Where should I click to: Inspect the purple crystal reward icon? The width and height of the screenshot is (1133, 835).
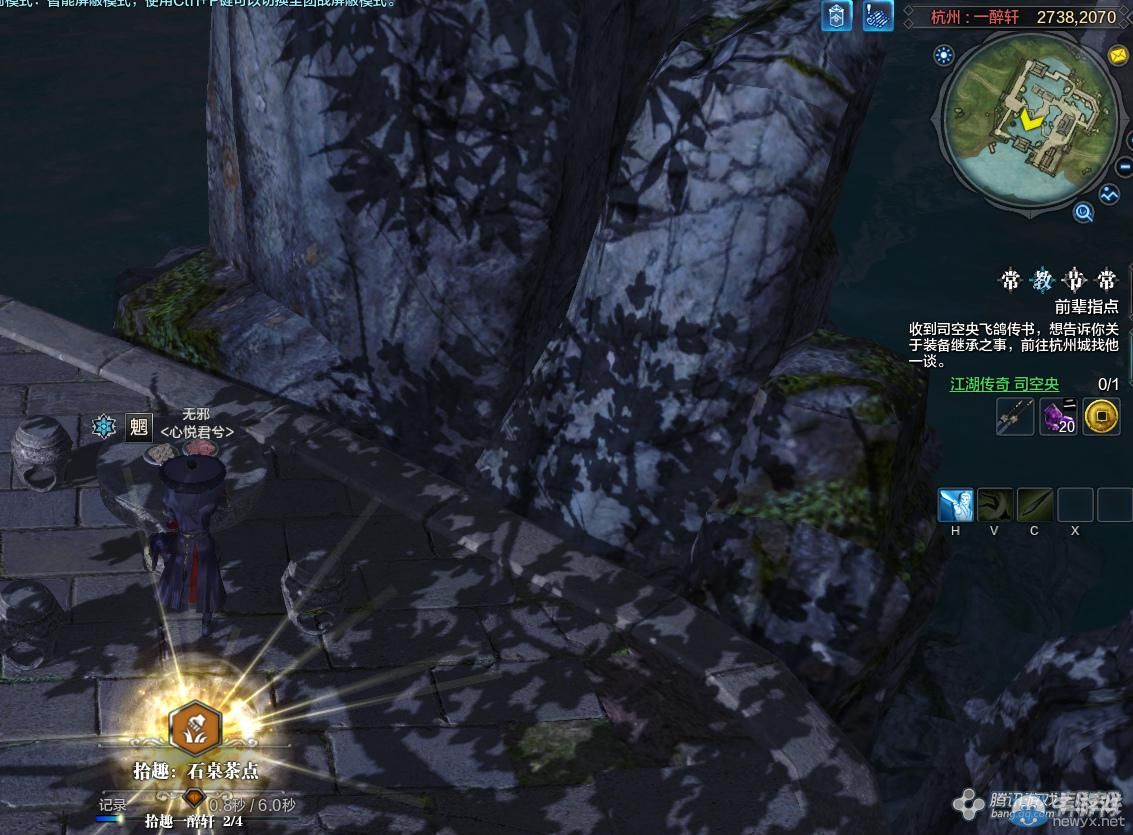[x=1058, y=415]
